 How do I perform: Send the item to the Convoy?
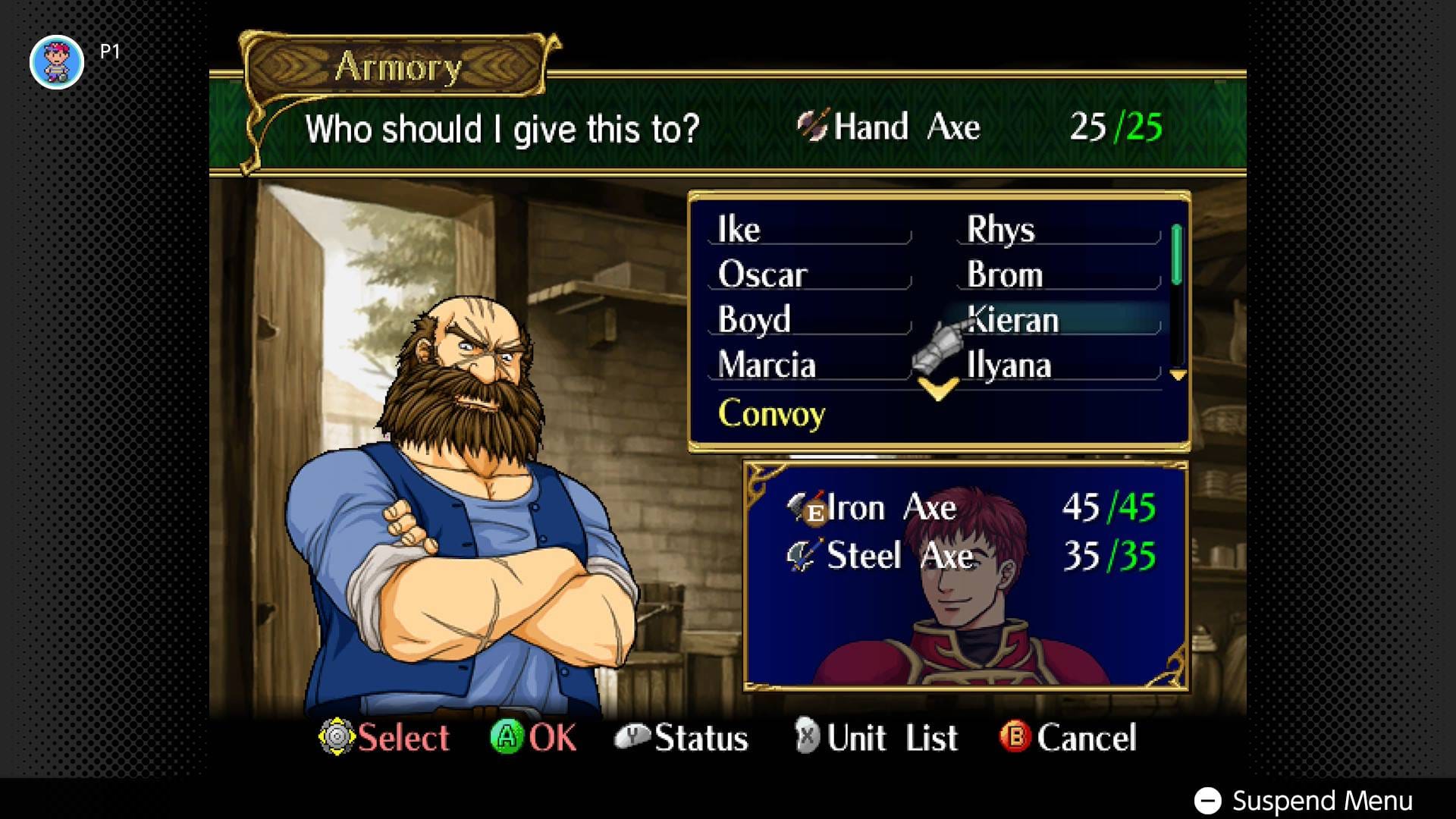click(771, 414)
